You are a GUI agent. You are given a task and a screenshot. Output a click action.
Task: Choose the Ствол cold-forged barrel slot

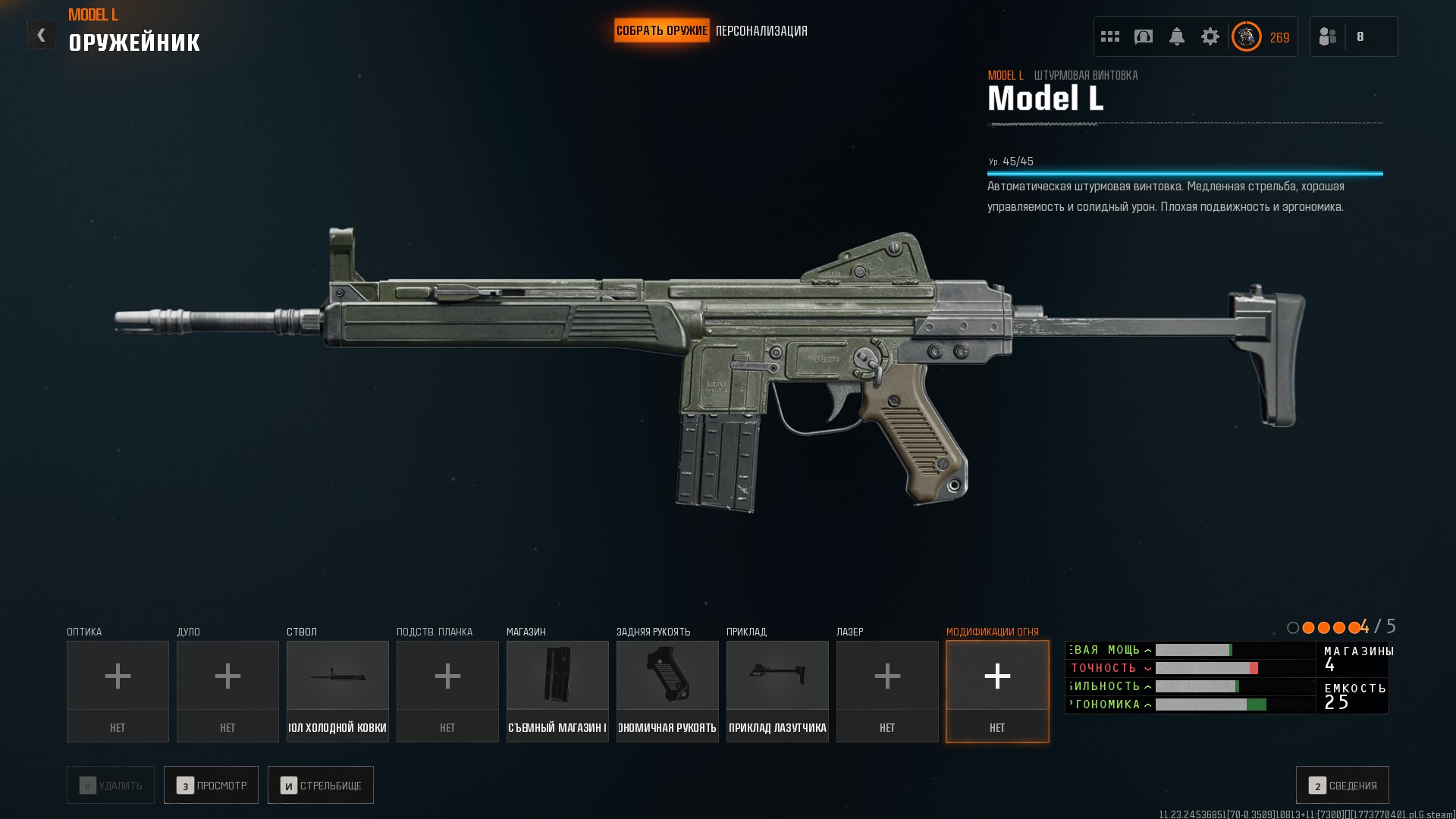(x=337, y=691)
